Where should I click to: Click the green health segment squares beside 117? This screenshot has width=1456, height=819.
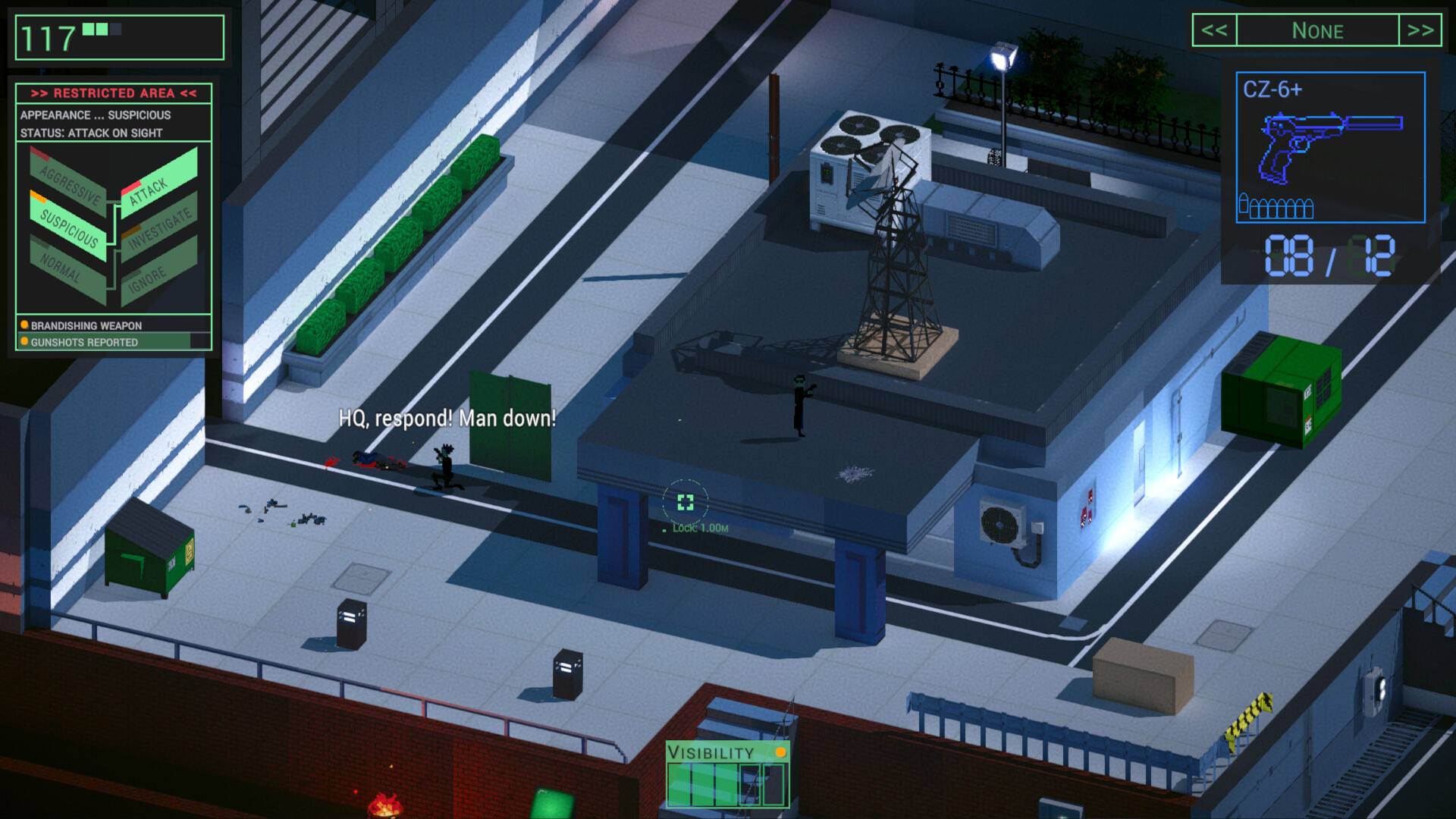coord(95,30)
